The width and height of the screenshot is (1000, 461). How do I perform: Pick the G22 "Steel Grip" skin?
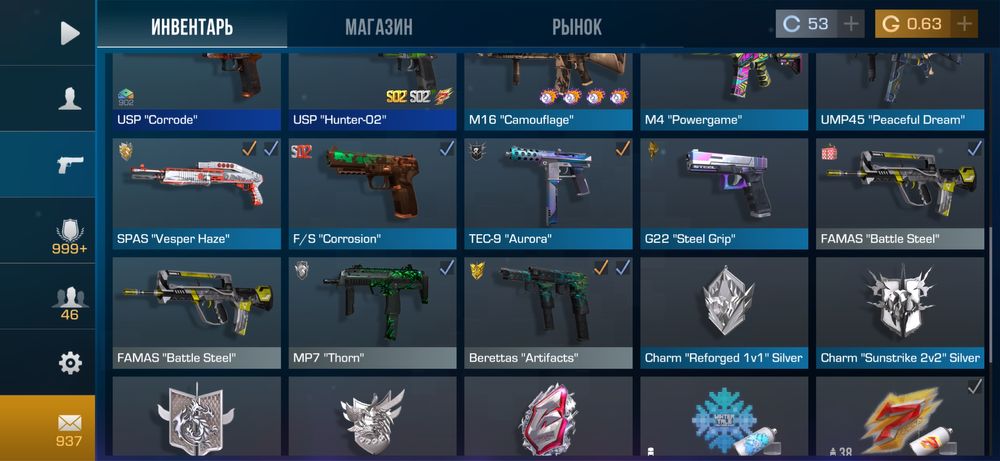(724, 193)
